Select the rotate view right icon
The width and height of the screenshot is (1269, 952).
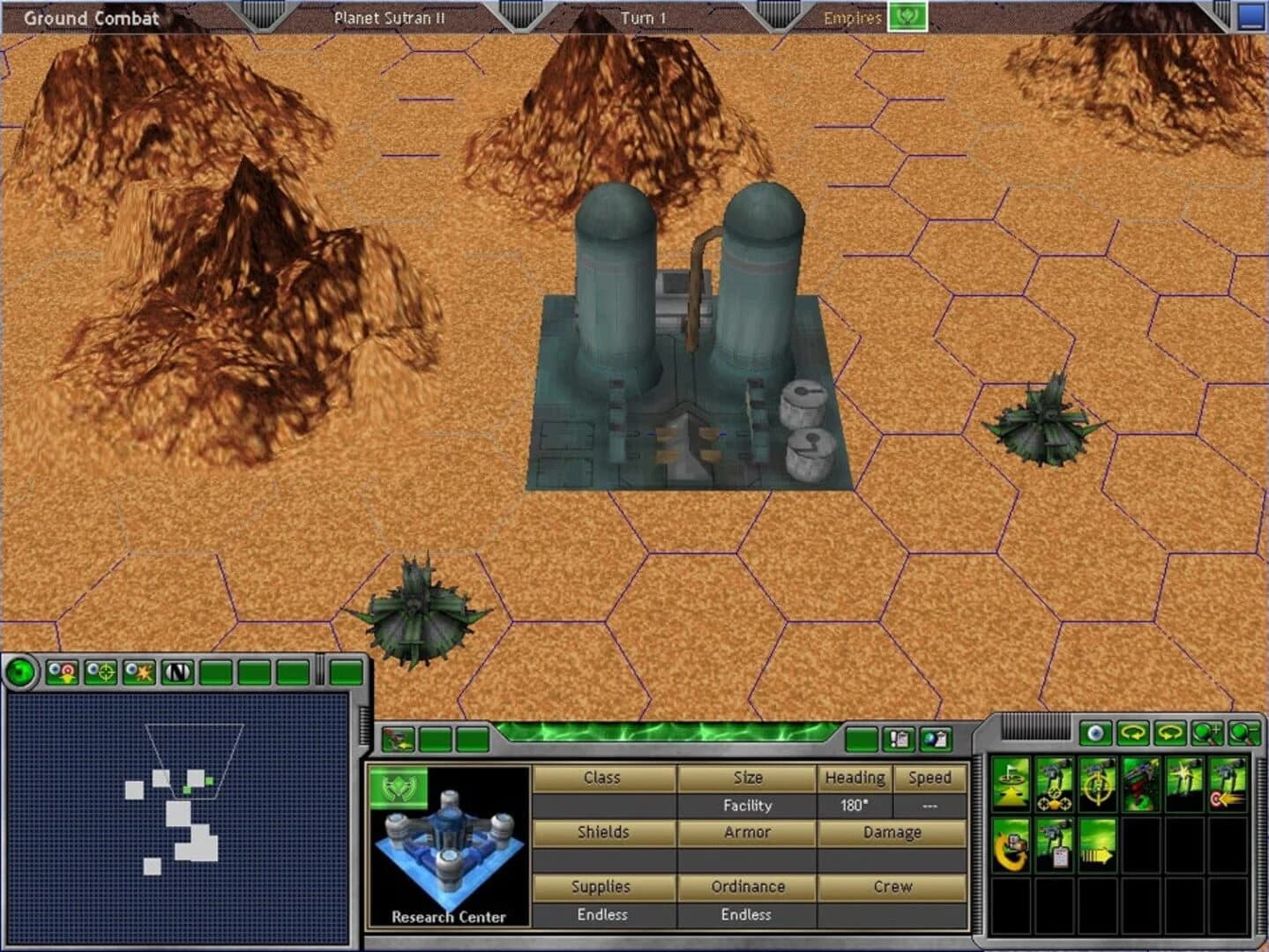point(1168,733)
